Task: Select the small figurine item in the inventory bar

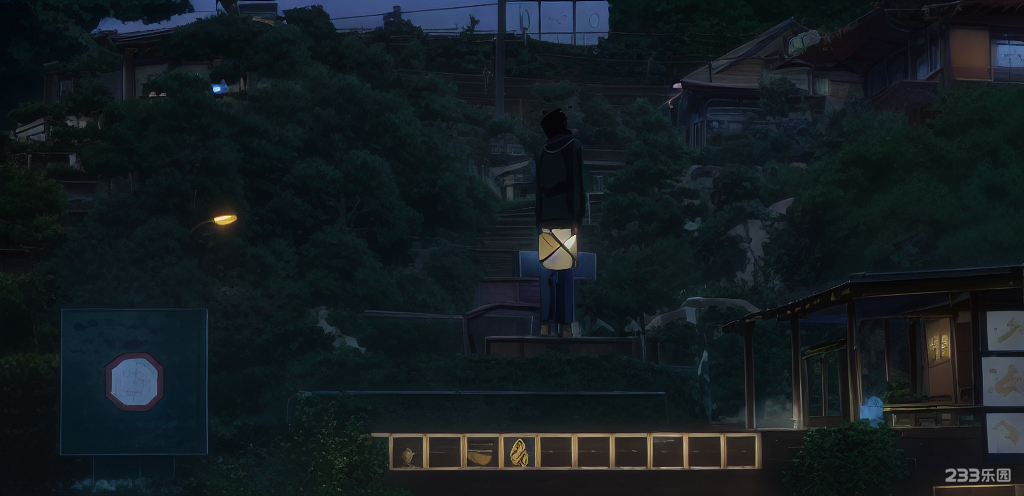Action: pyautogui.click(x=407, y=452)
